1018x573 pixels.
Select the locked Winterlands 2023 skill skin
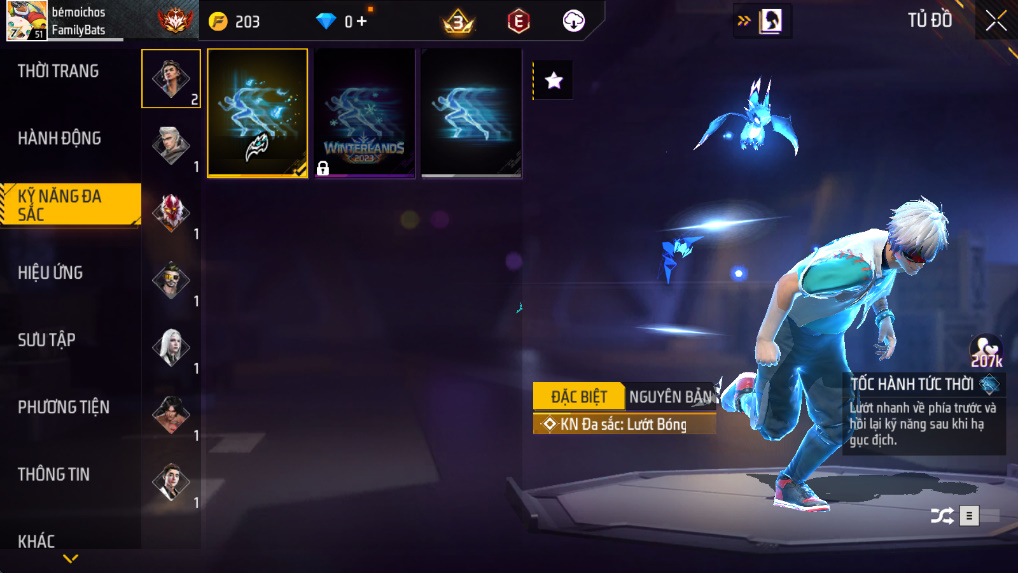click(364, 113)
